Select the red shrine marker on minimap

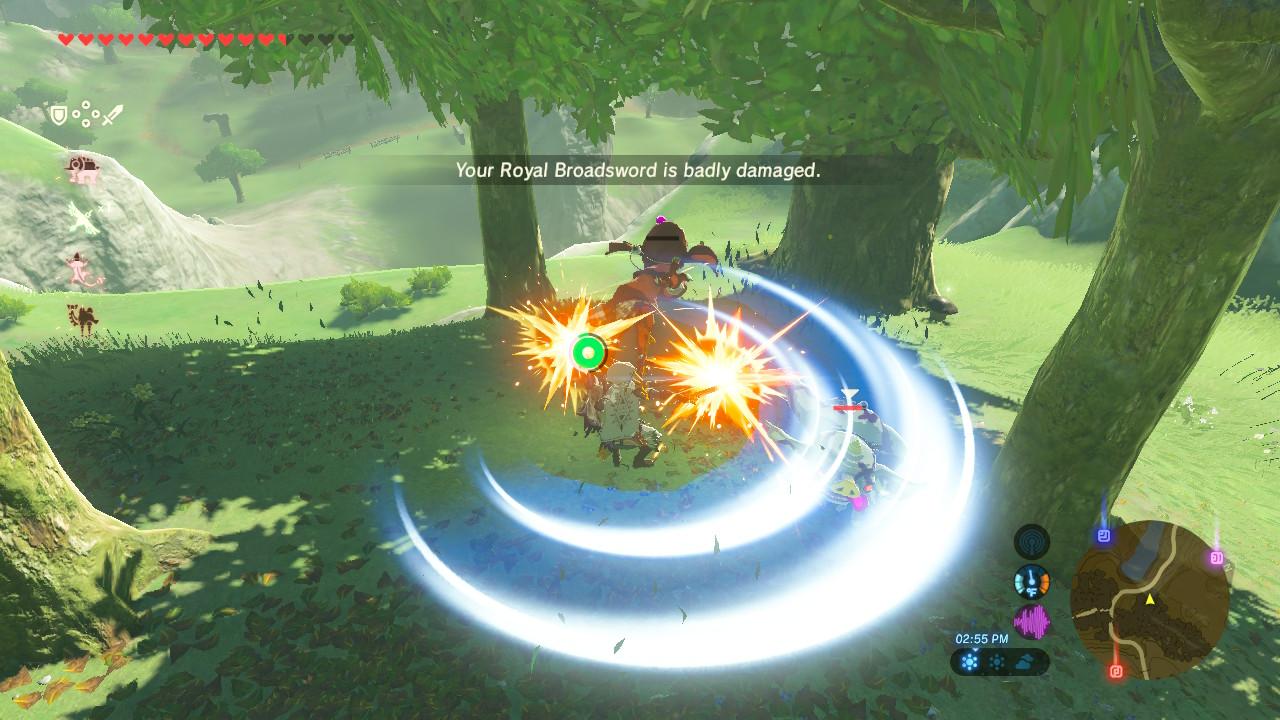1116,669
